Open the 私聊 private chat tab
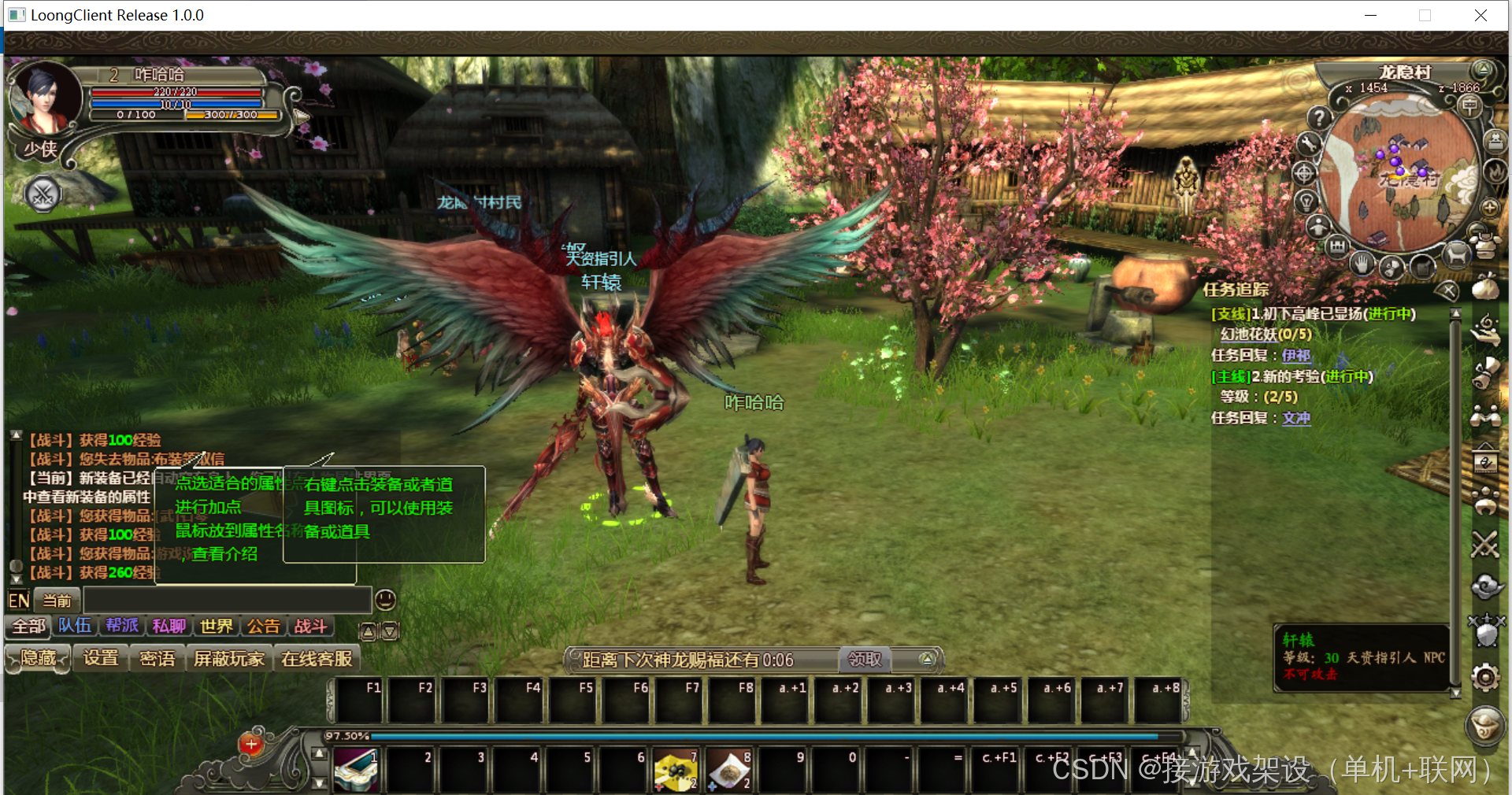This screenshot has height=795, width=1512. tap(169, 627)
